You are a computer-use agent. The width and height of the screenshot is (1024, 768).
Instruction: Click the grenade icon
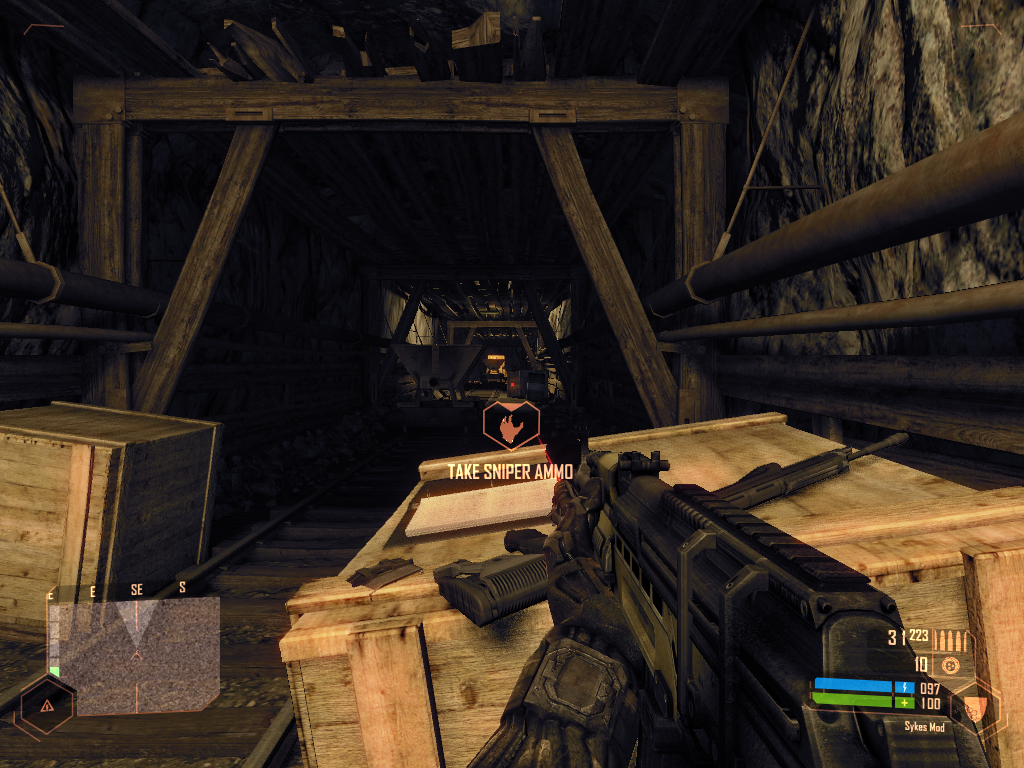click(x=950, y=665)
